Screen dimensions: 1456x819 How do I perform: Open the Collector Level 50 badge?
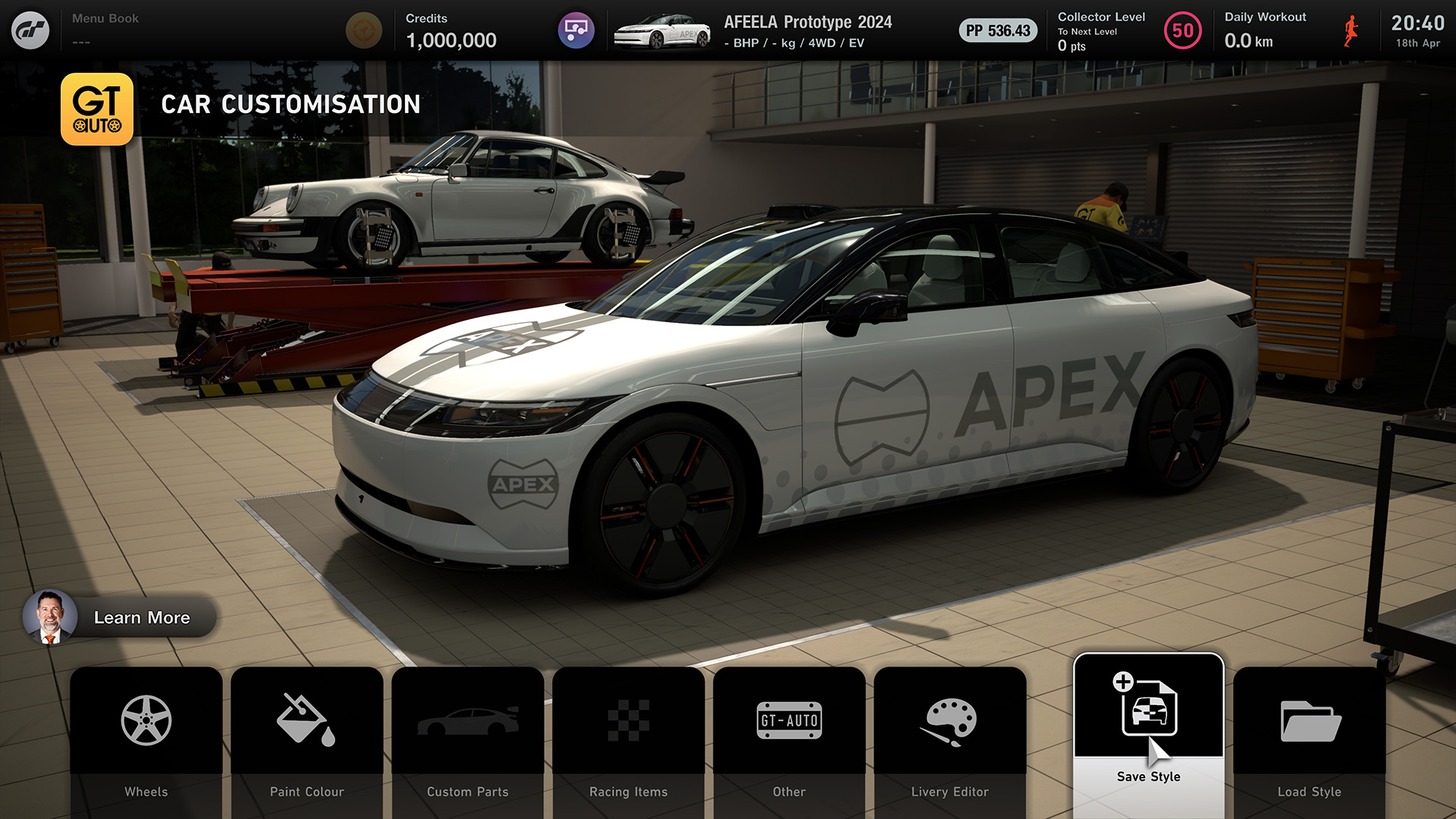coord(1182,31)
